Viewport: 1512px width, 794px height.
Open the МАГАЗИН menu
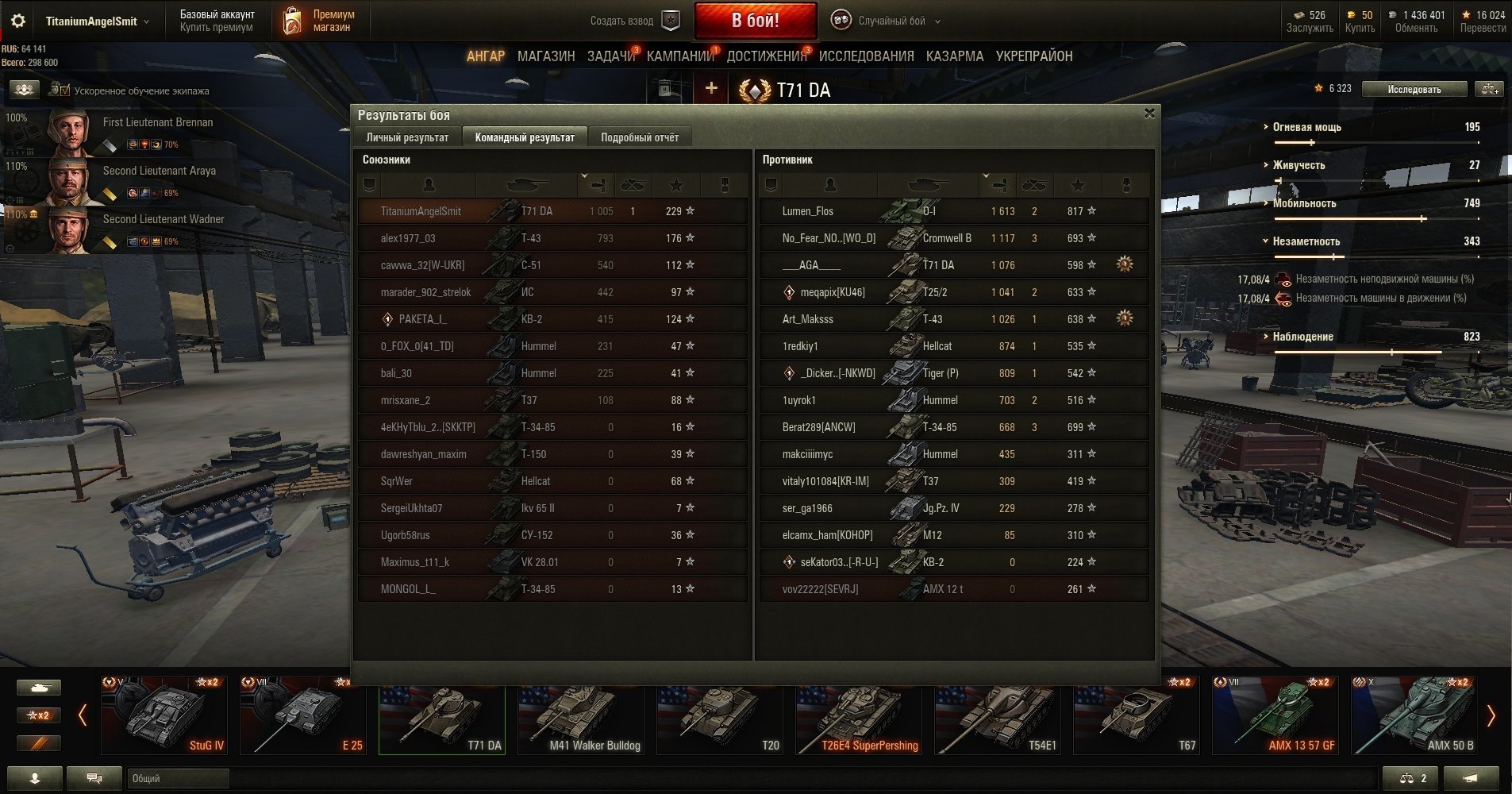tap(546, 56)
